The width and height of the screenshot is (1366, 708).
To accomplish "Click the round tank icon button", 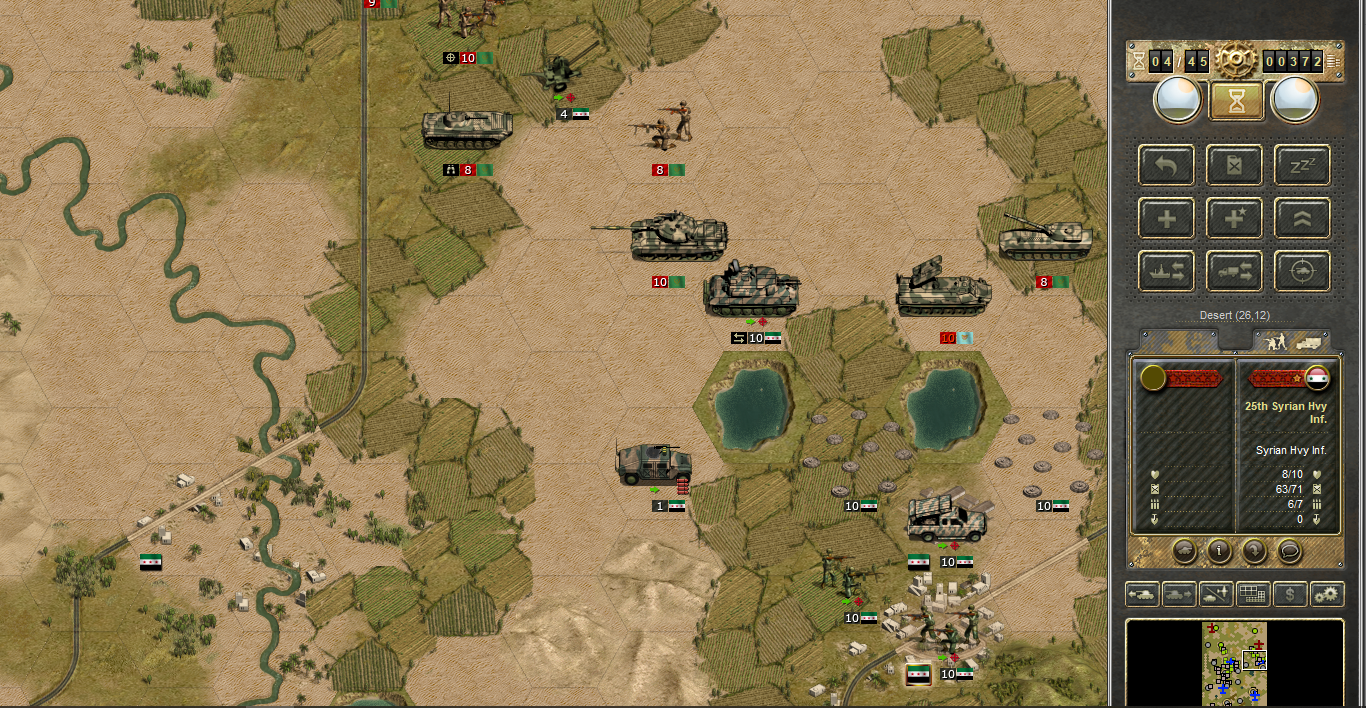I will (x=1184, y=550).
